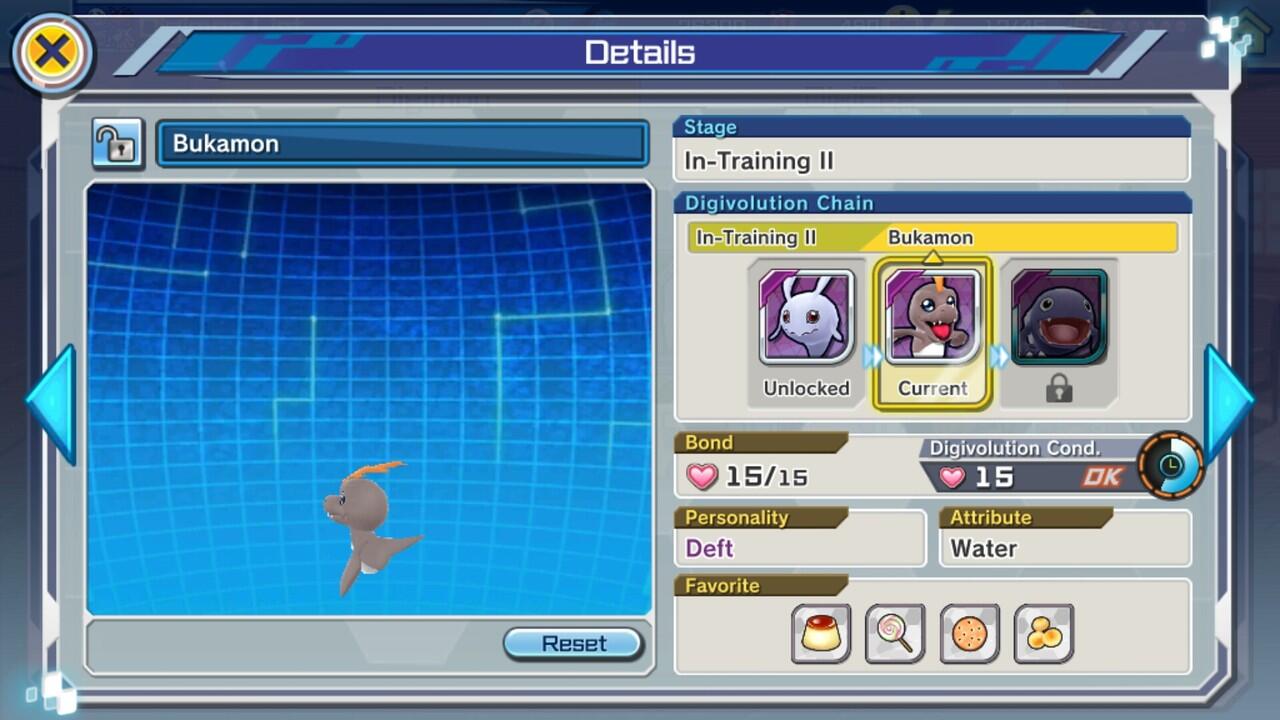
Task: Close the Details window
Action: [x=51, y=52]
